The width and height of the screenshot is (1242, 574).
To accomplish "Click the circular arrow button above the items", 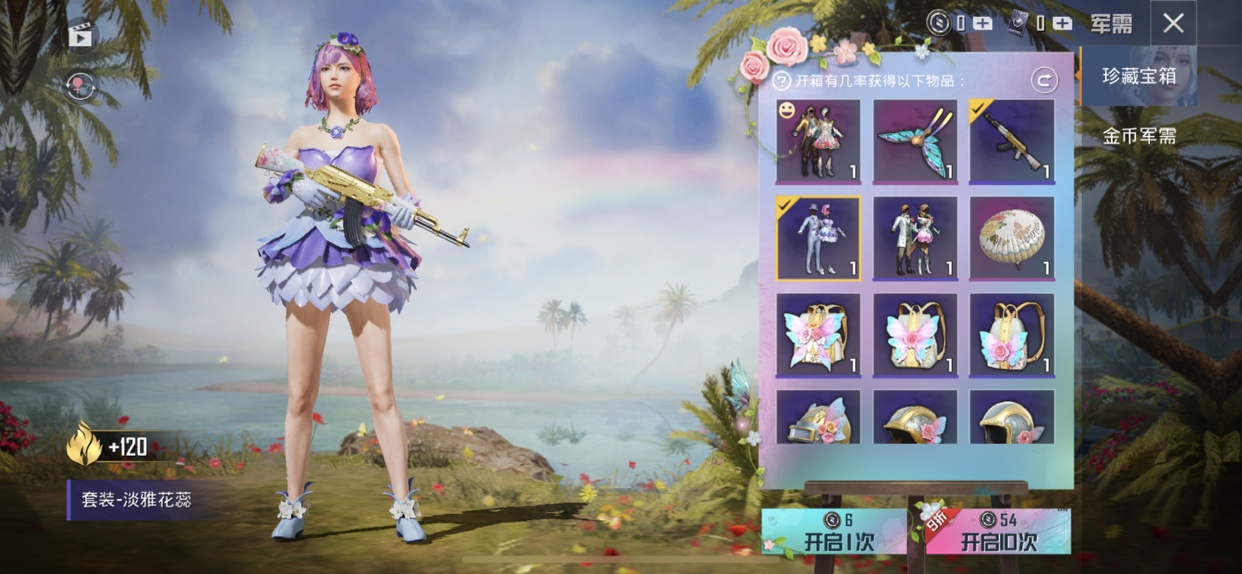I will click(1044, 80).
